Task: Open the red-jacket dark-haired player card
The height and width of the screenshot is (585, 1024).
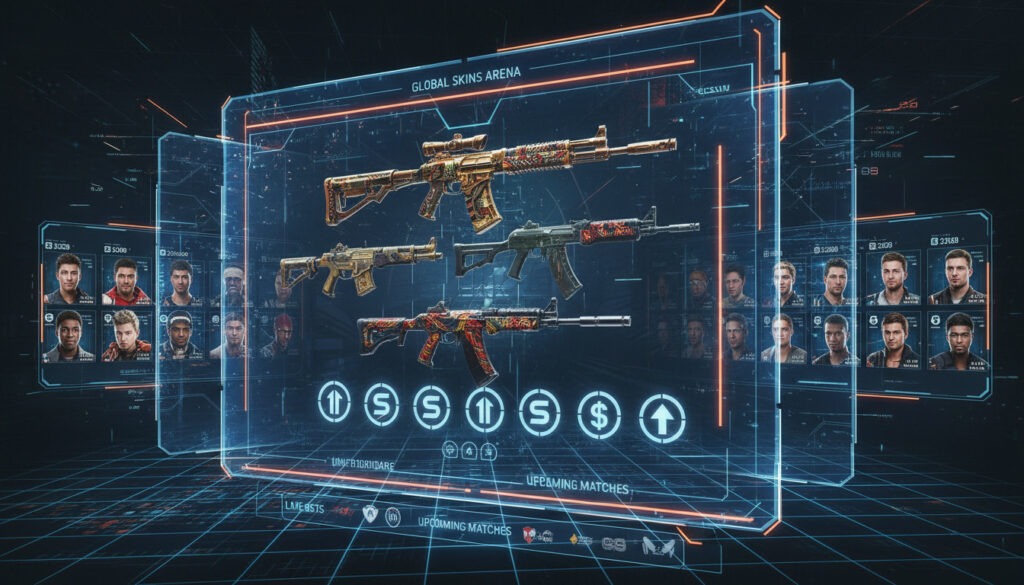Action: (127, 281)
